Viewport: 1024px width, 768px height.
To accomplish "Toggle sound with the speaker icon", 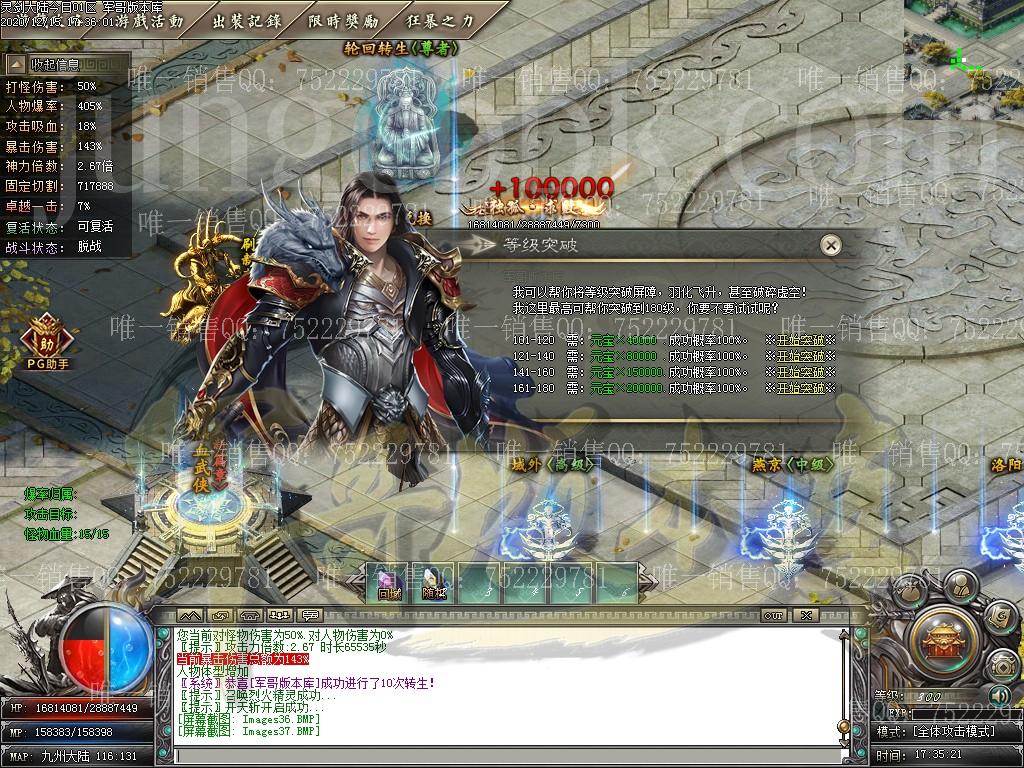I will pyautogui.click(x=998, y=696).
